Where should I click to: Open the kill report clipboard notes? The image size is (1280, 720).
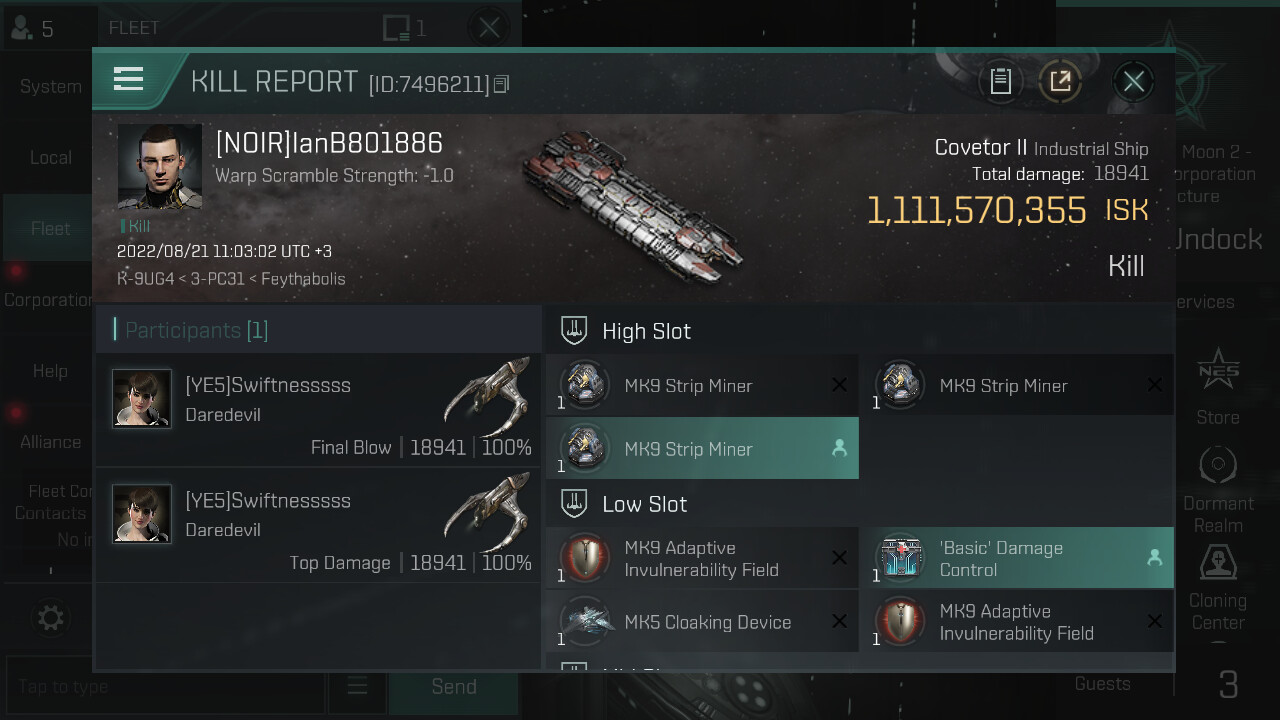click(1001, 81)
